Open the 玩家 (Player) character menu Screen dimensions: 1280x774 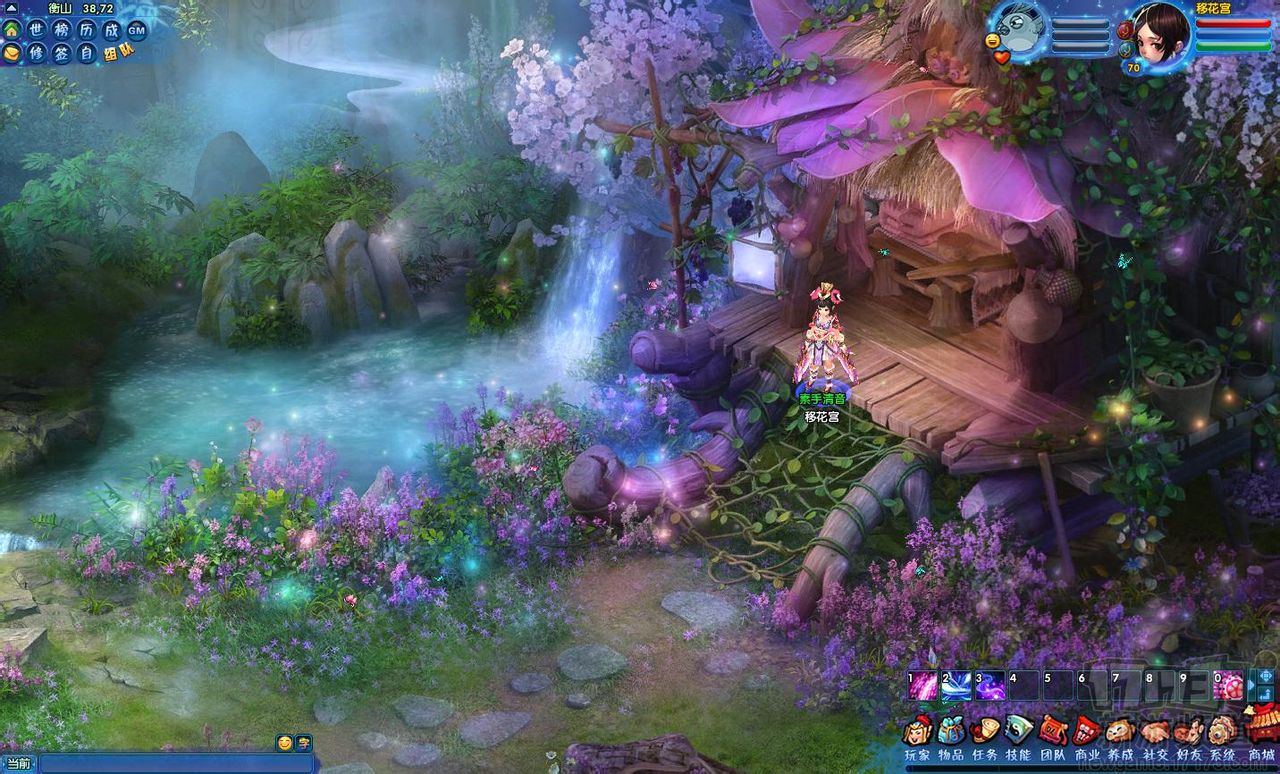(x=917, y=731)
